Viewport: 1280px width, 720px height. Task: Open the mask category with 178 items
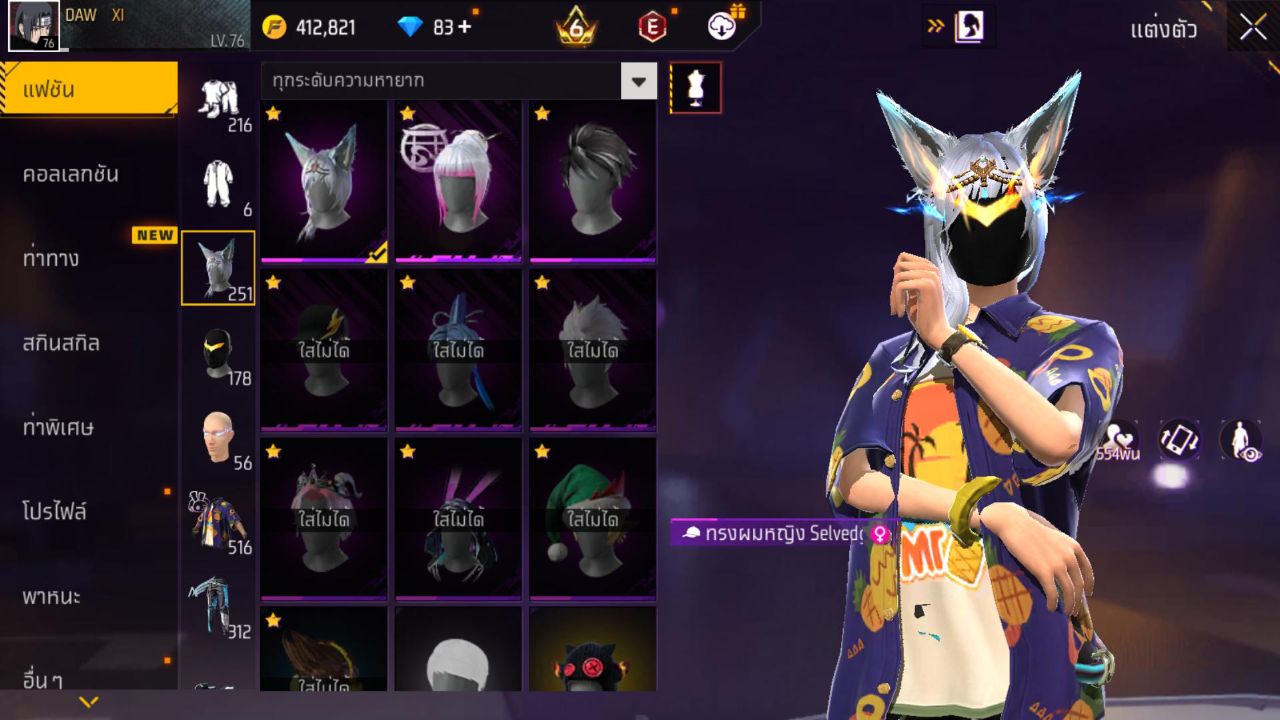[x=218, y=354]
